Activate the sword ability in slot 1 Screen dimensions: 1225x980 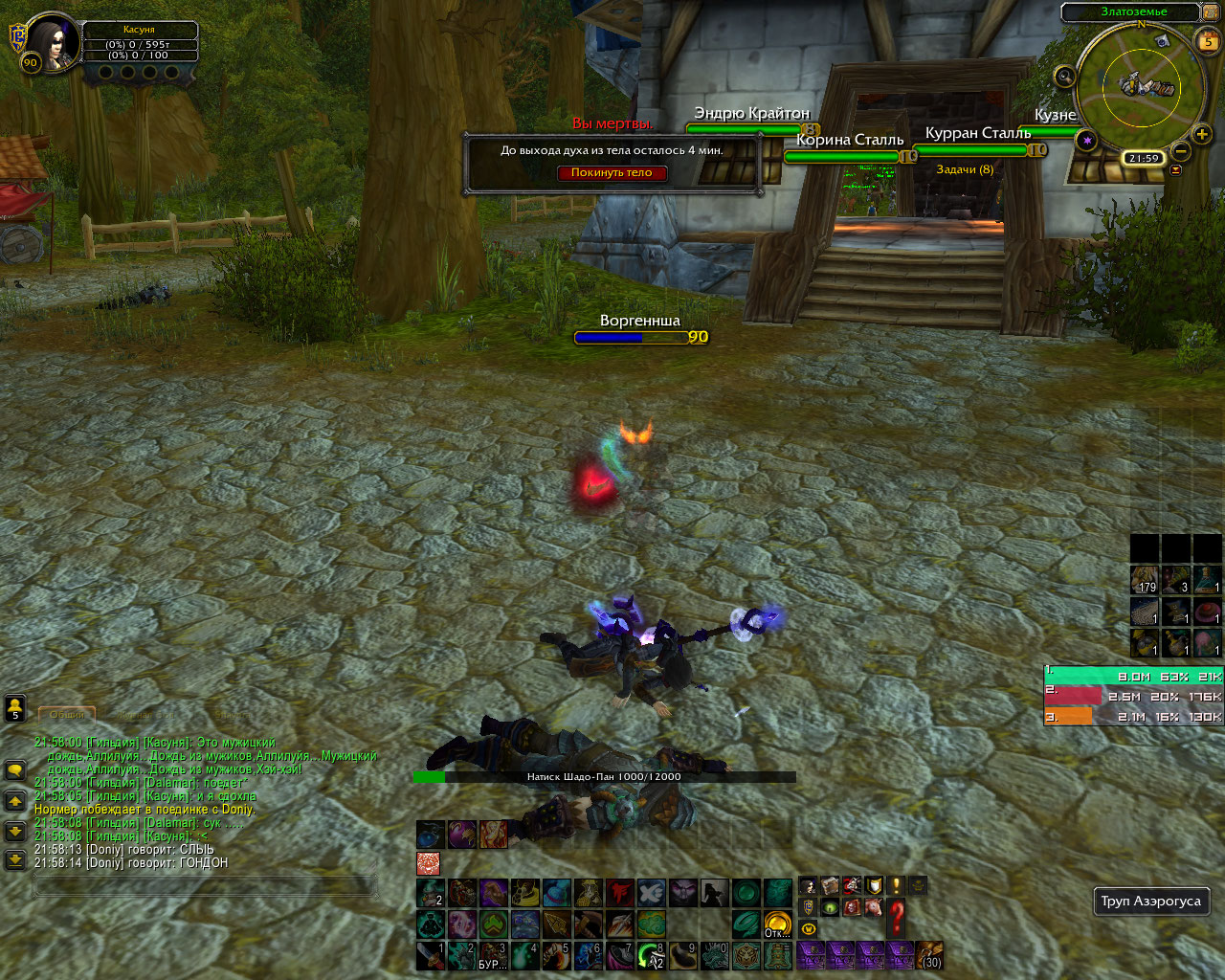(x=431, y=955)
